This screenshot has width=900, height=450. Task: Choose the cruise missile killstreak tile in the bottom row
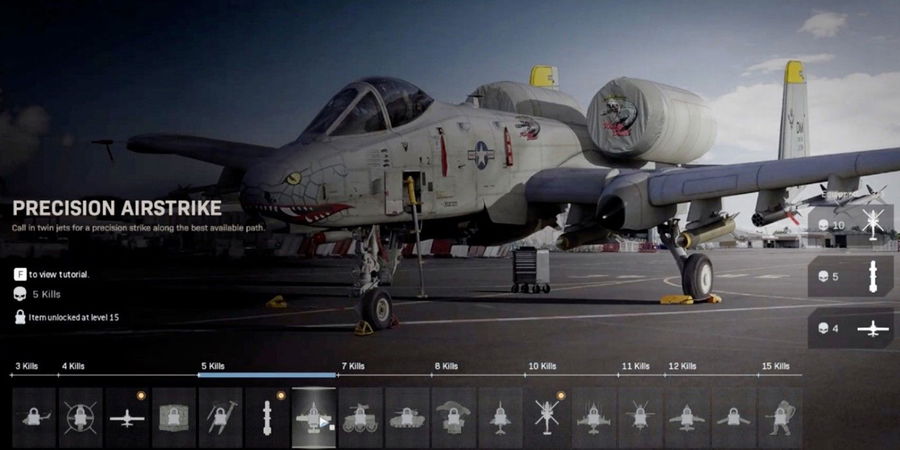pyautogui.click(x=267, y=417)
